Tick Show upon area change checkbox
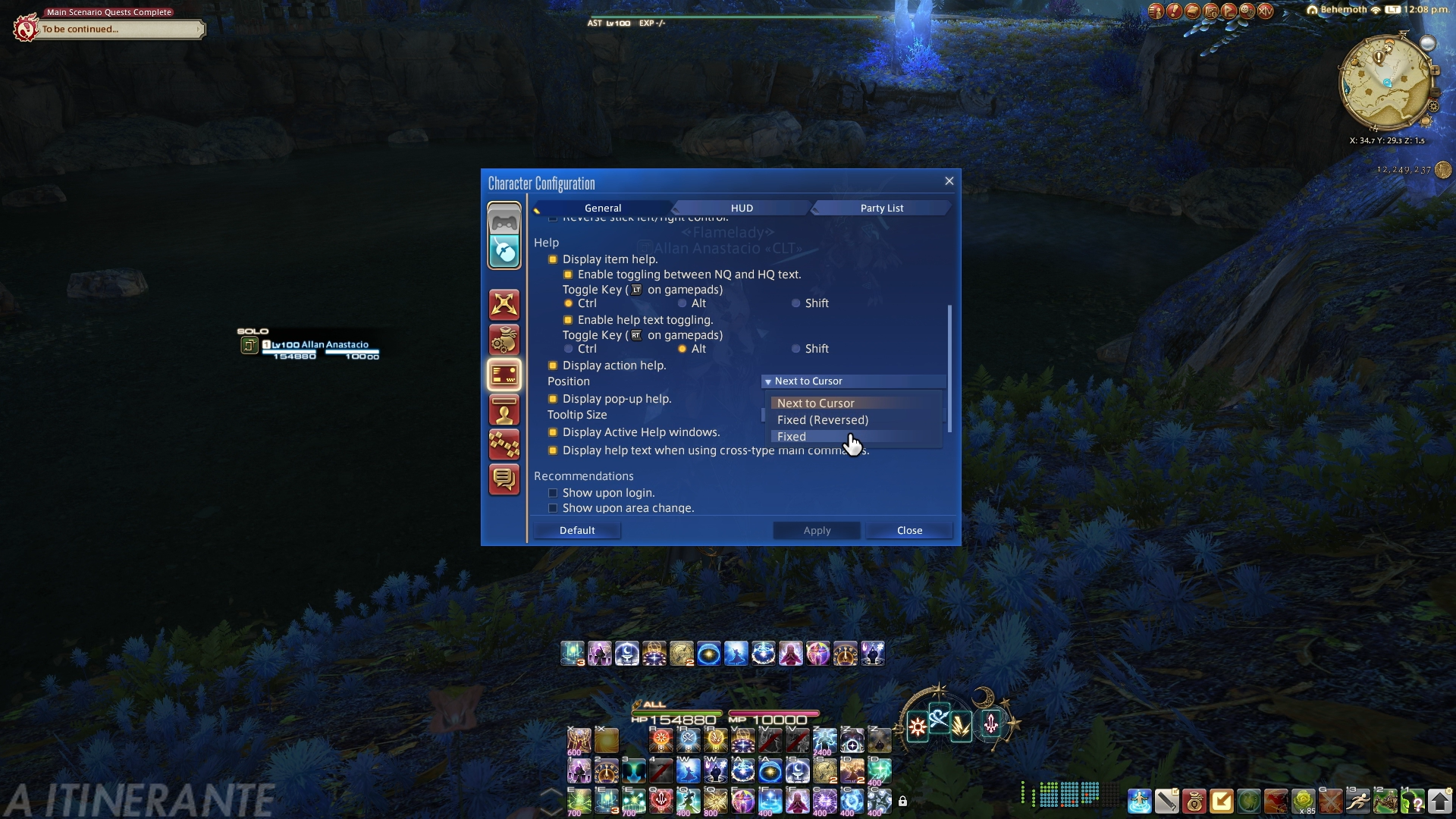 pos(553,508)
